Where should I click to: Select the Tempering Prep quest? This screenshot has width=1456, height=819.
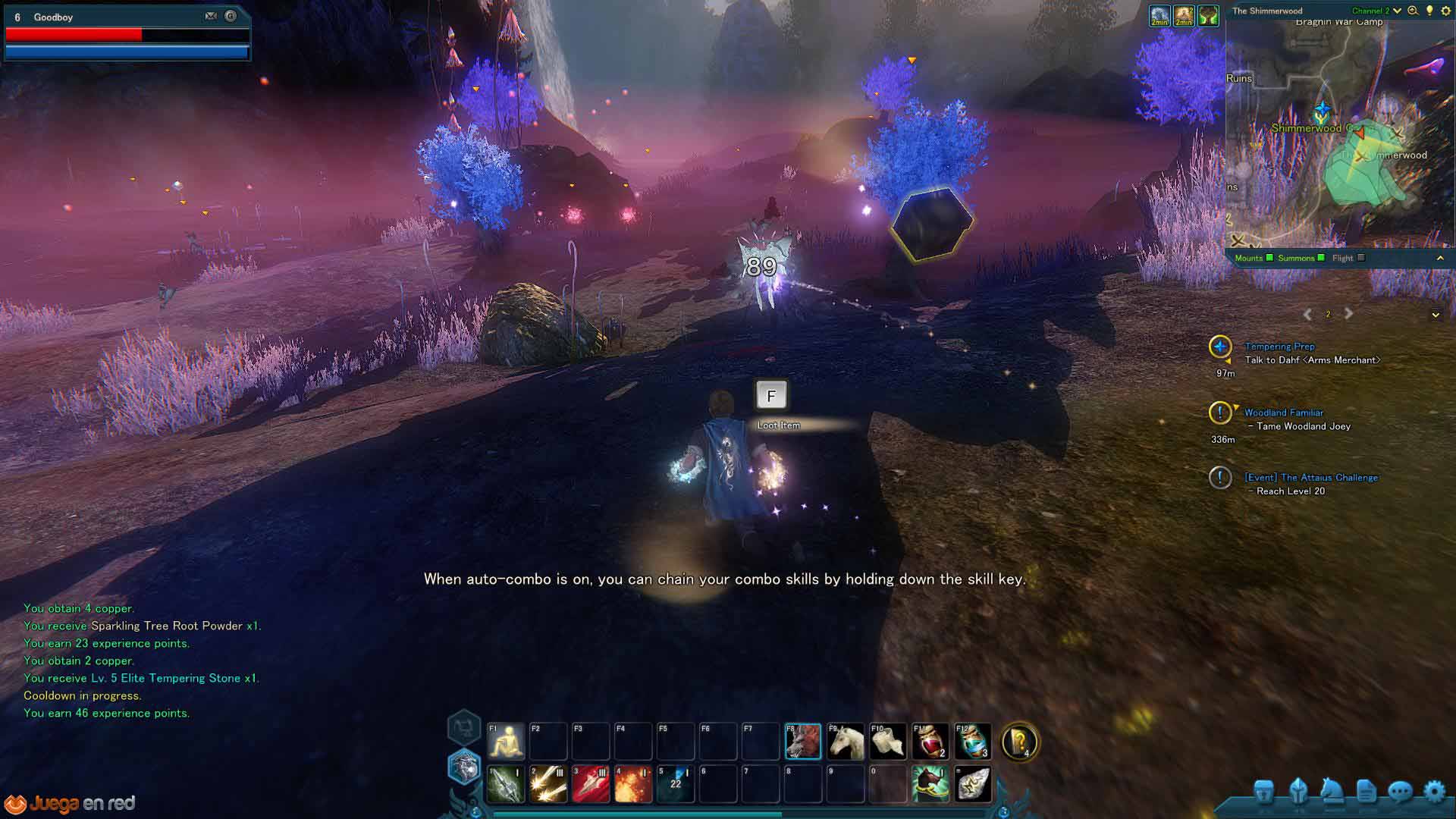1279,347
